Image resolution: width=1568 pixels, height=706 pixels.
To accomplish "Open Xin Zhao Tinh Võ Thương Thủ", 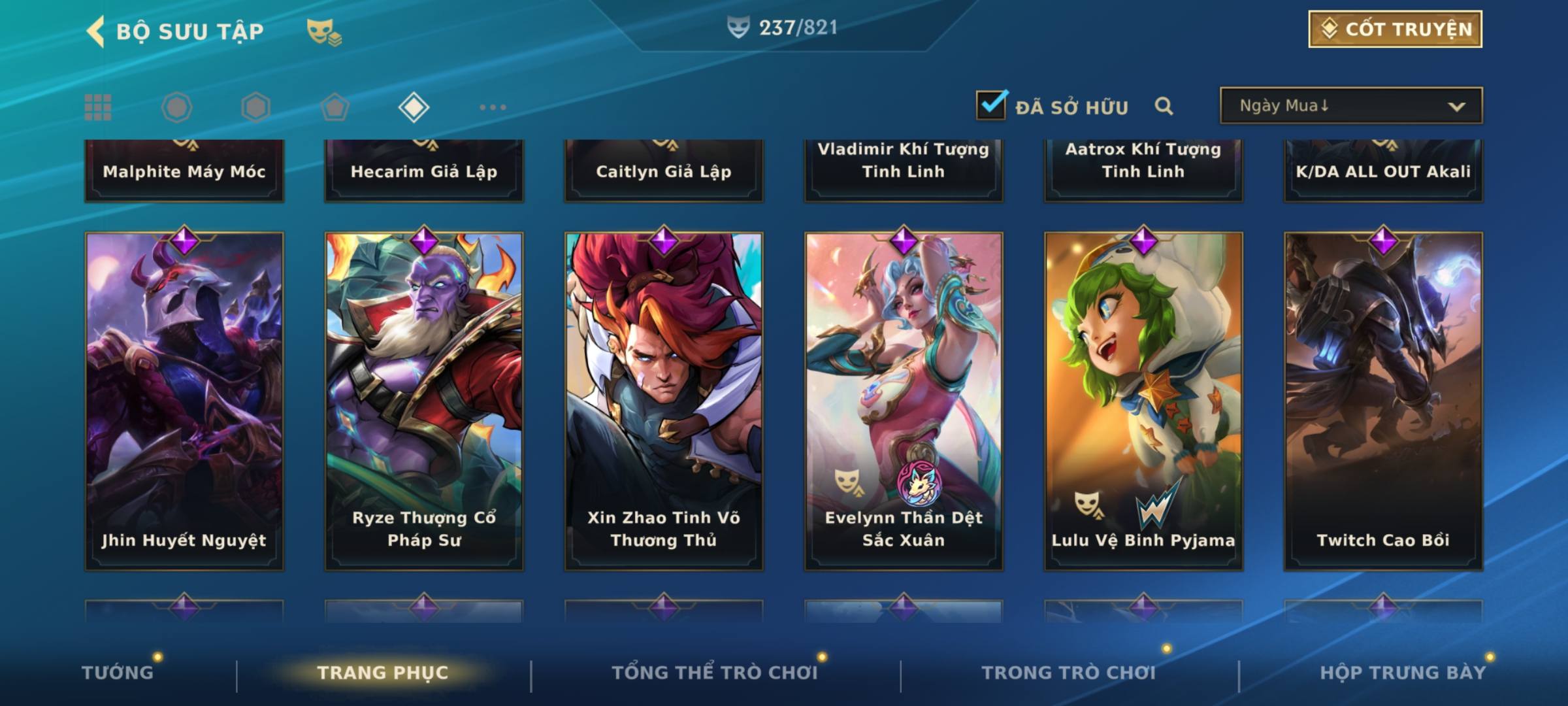I will (664, 401).
